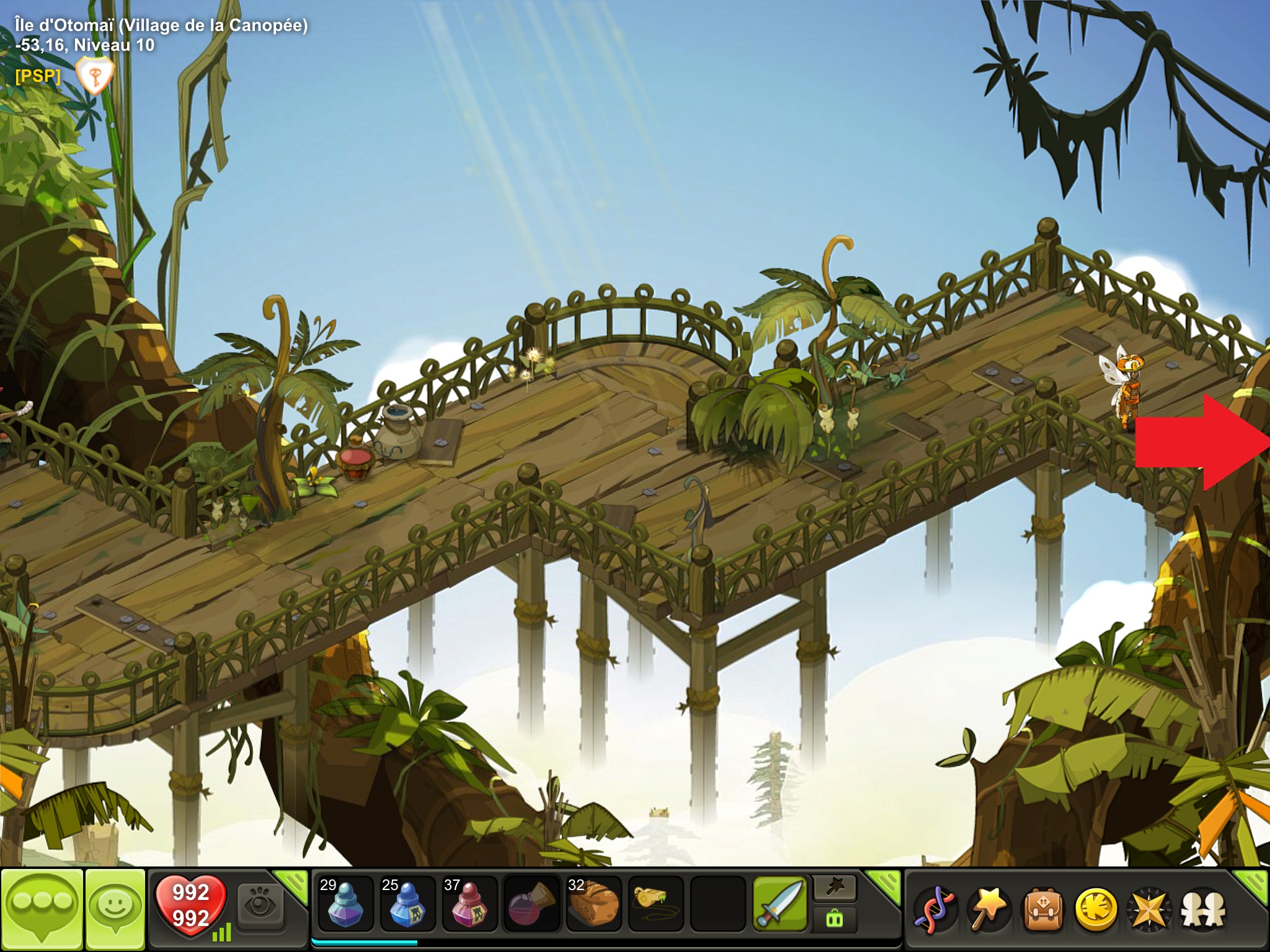Use the golden whistle item
1270x952 pixels.
(x=655, y=904)
